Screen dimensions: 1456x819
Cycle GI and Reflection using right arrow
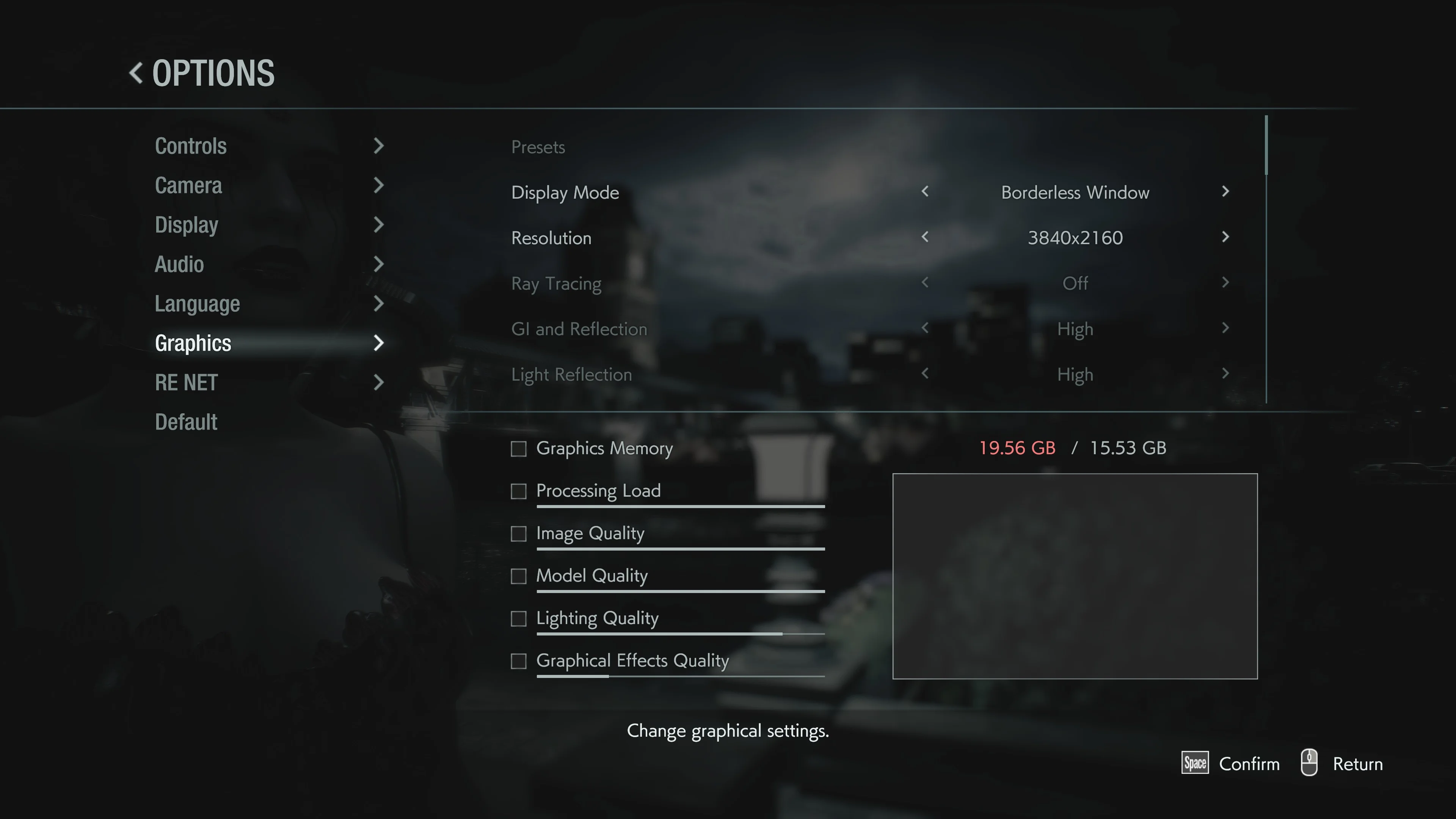coord(1225,328)
